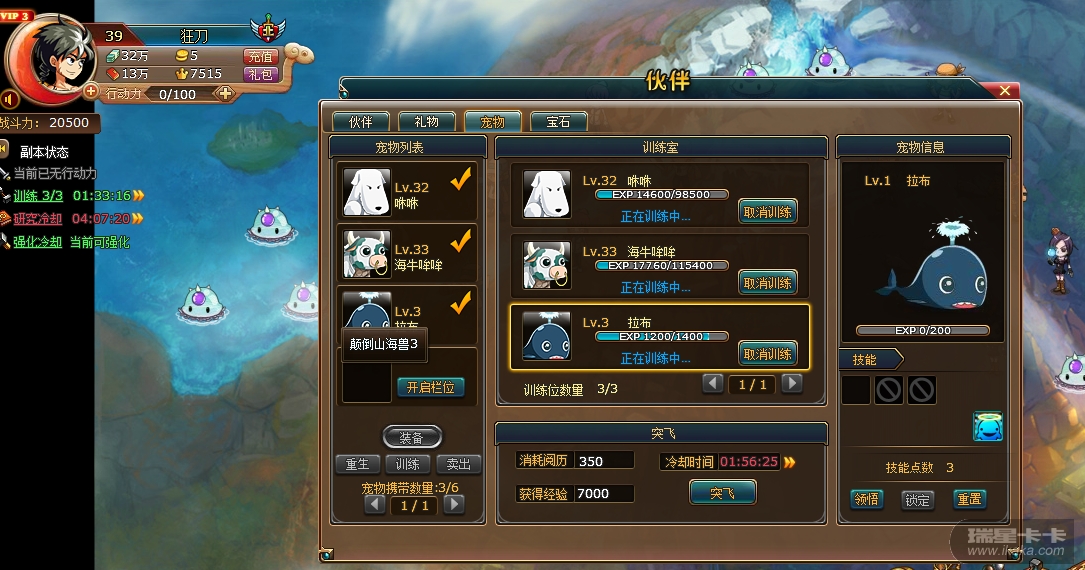Open the 充值 recharge button
Image resolution: width=1085 pixels, height=570 pixels.
259,57
